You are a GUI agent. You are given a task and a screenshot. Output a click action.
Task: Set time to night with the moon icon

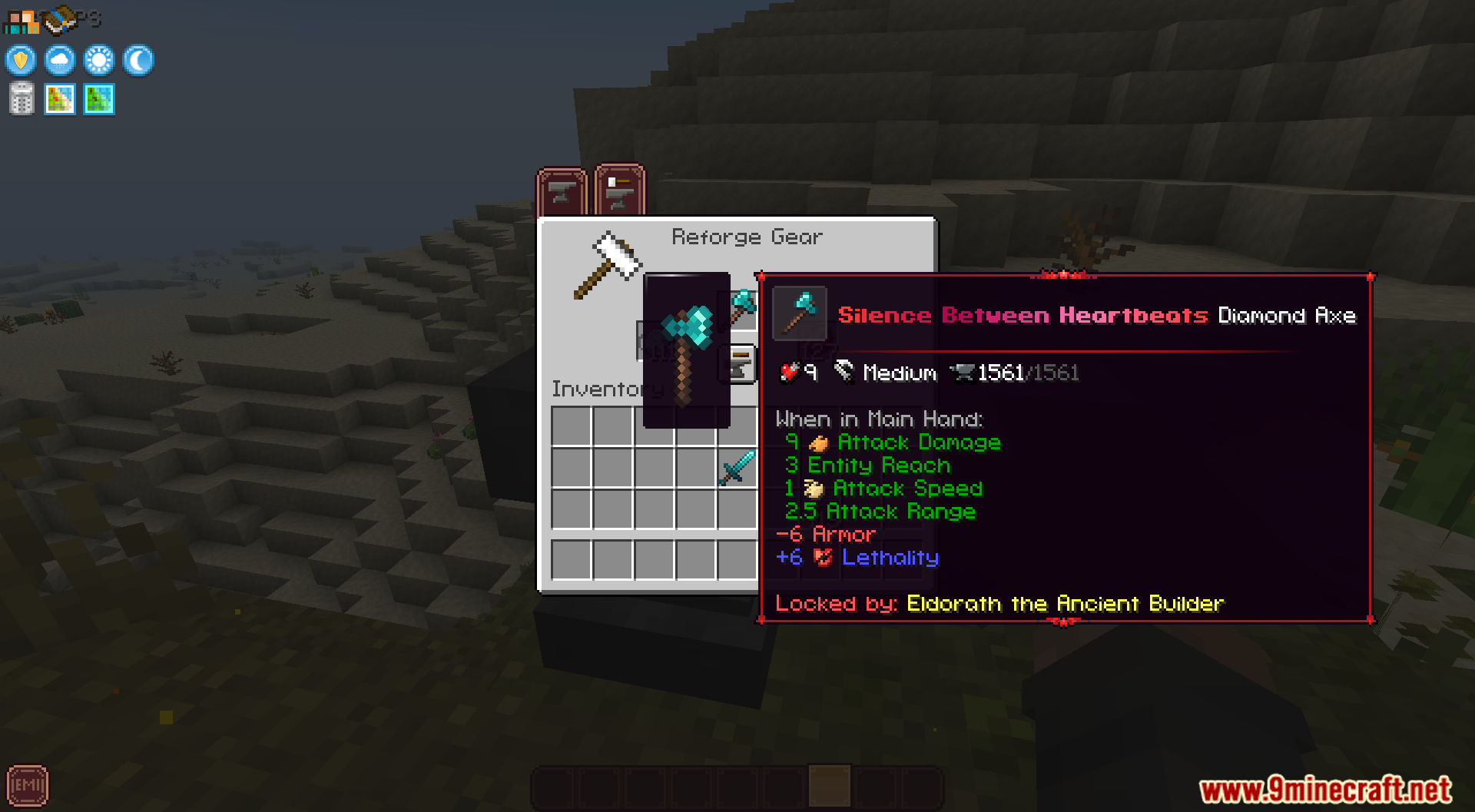point(137,61)
